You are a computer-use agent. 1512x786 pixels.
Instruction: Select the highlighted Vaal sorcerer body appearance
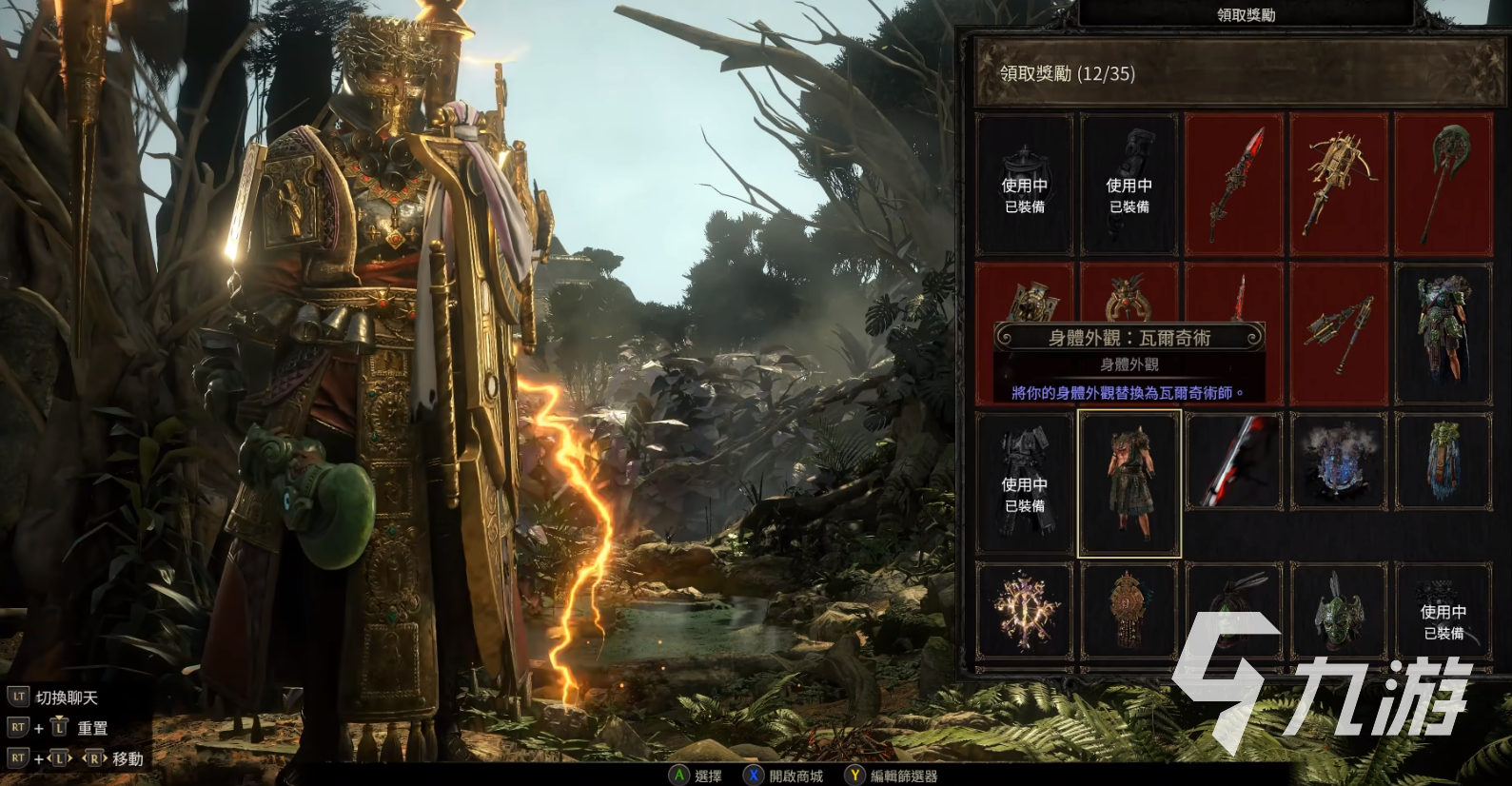click(x=1129, y=483)
